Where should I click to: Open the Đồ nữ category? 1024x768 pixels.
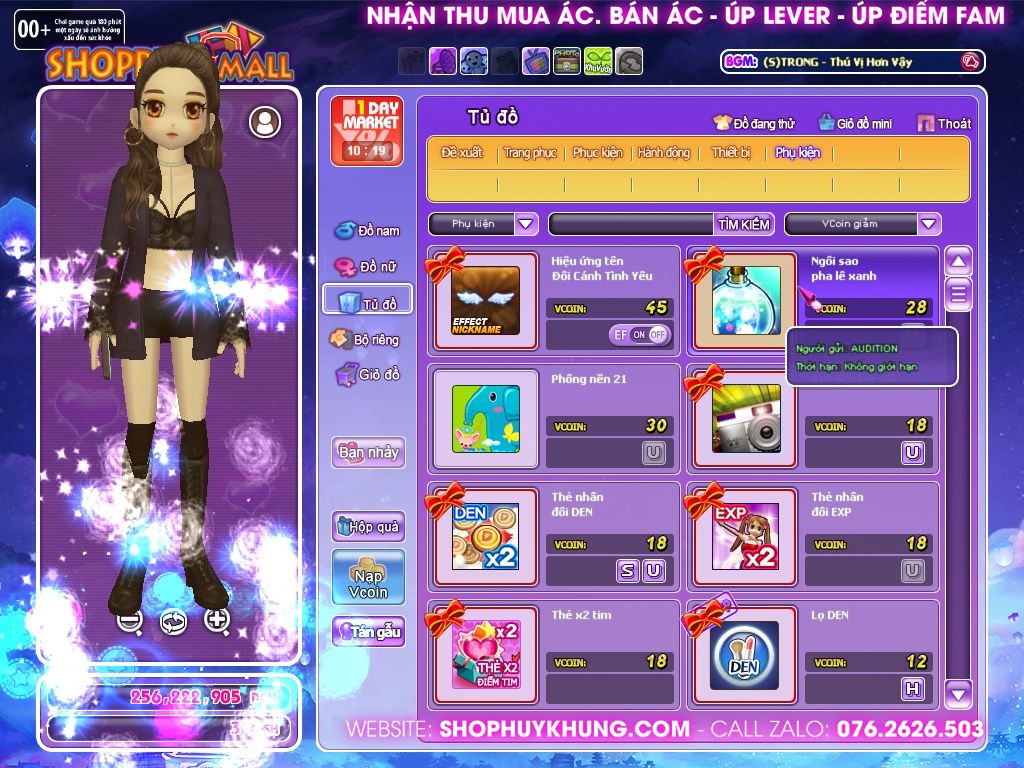point(368,267)
